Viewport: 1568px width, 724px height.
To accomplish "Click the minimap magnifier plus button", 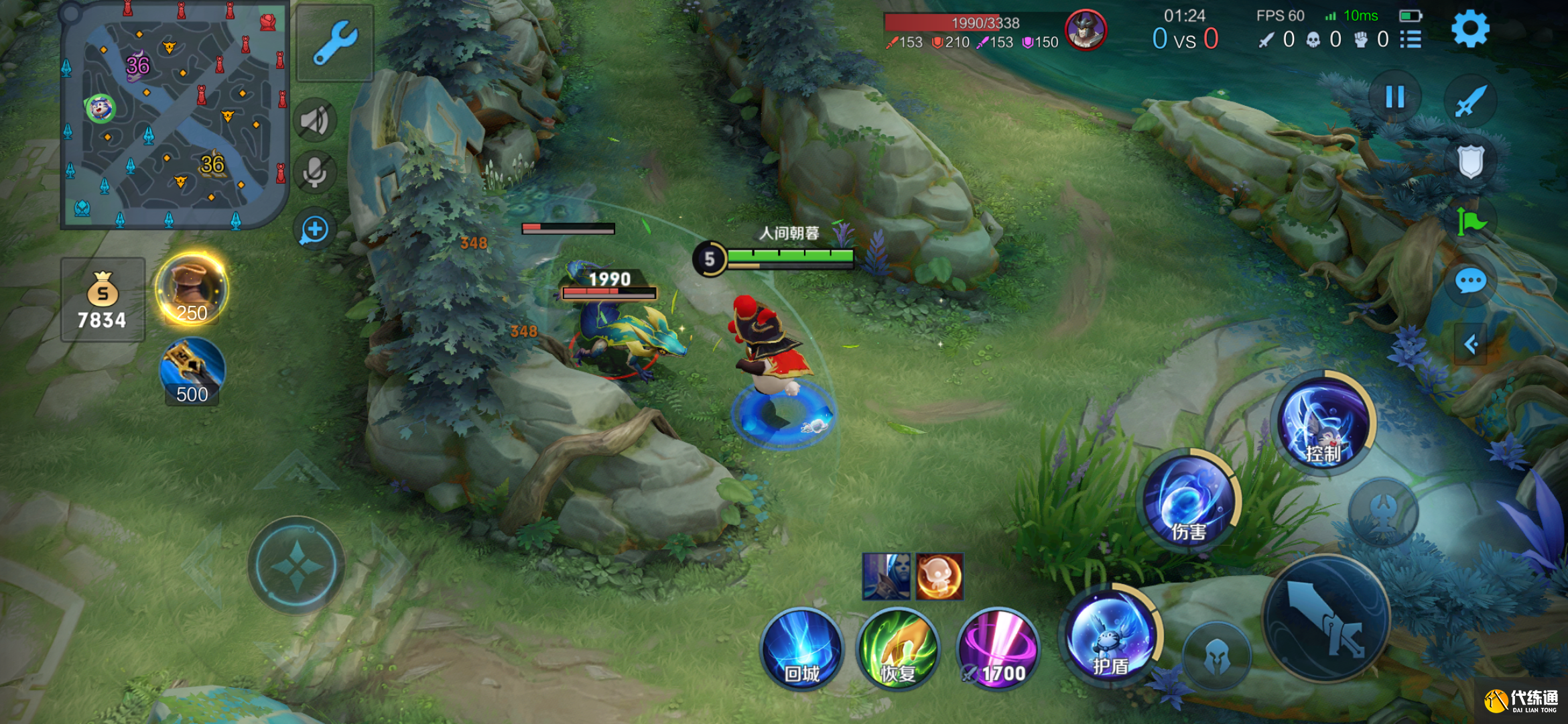I will click(314, 230).
